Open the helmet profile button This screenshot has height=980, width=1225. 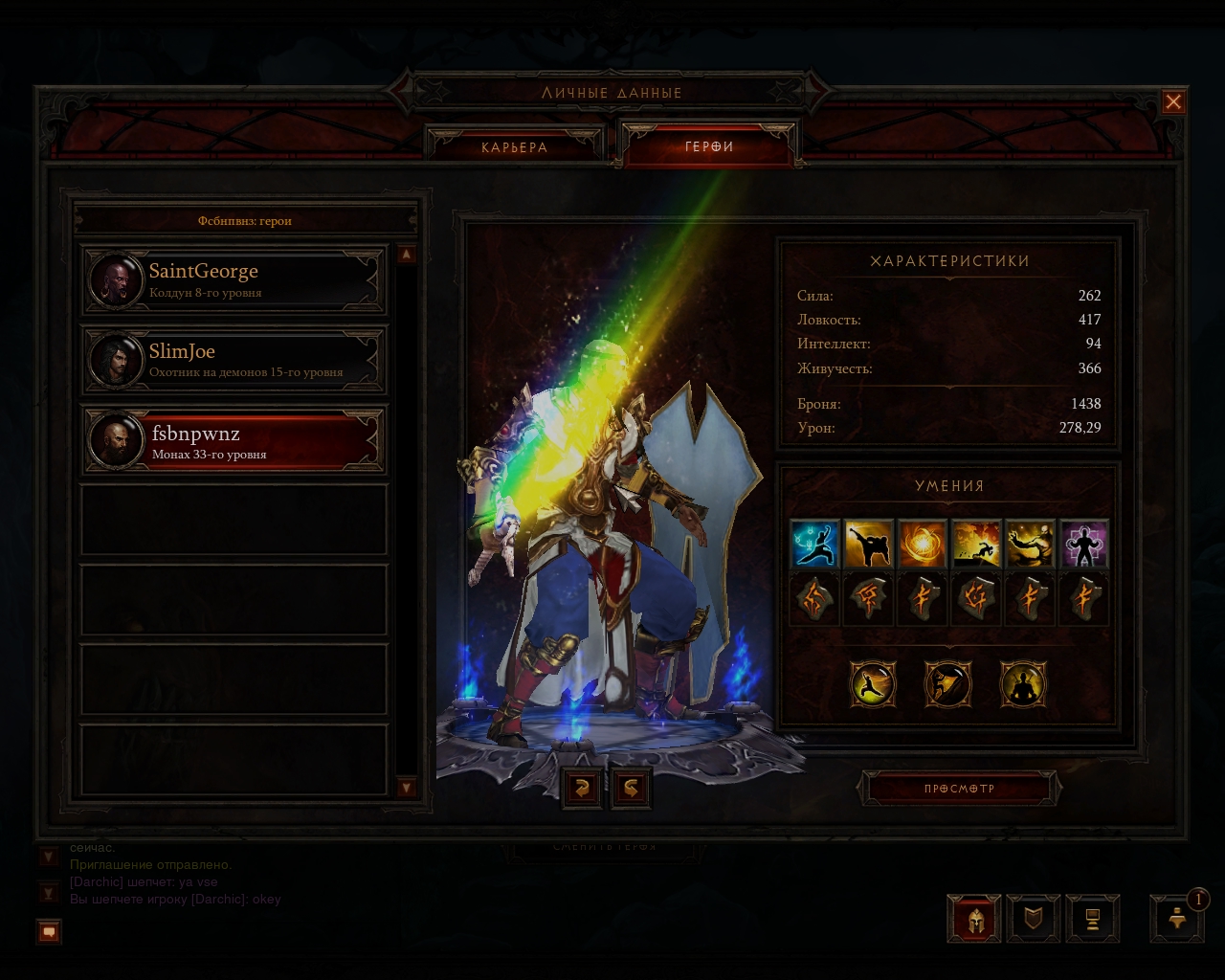click(x=974, y=919)
